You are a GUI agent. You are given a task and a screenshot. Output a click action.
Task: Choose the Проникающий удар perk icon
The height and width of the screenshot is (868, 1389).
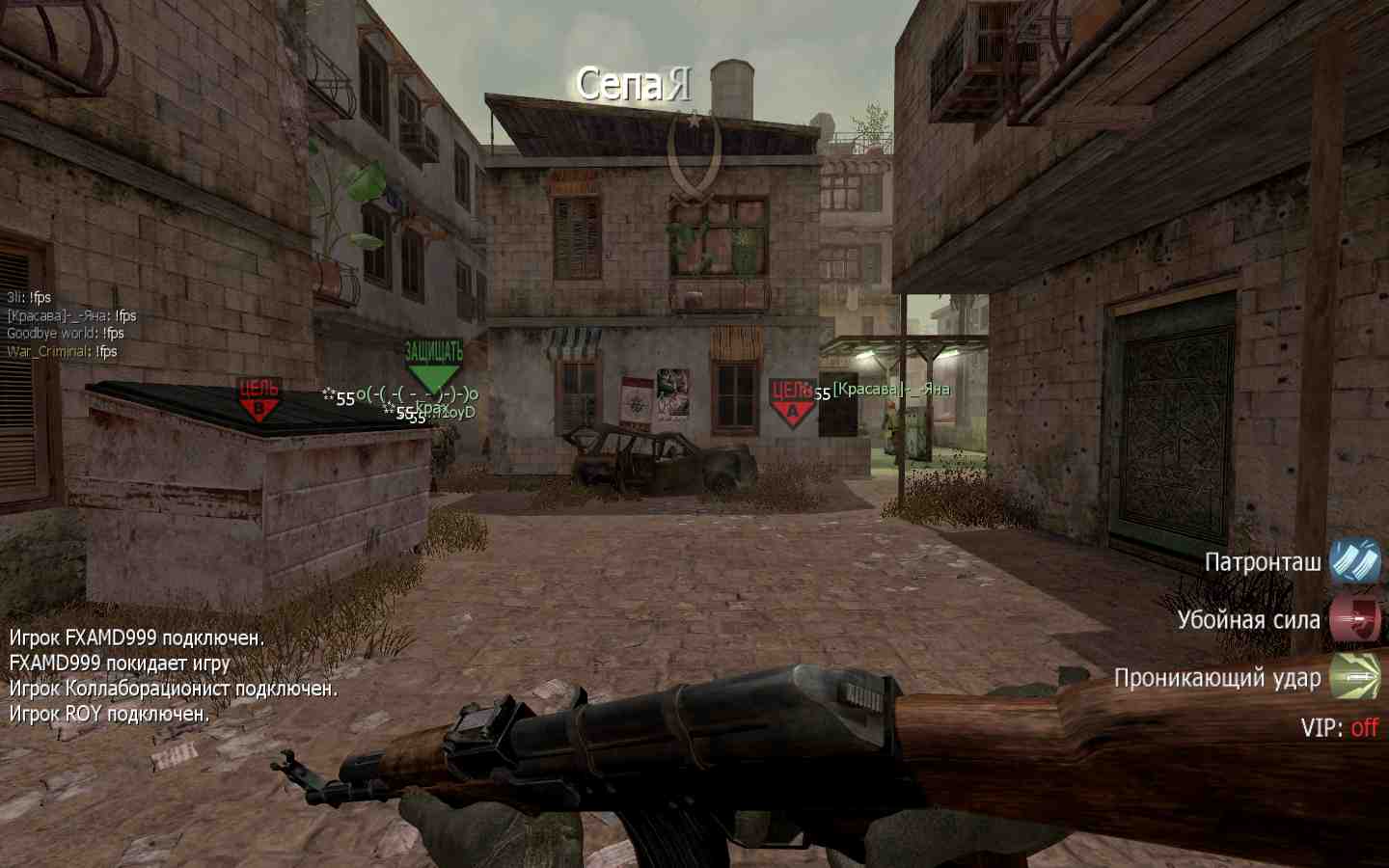coord(1355,676)
